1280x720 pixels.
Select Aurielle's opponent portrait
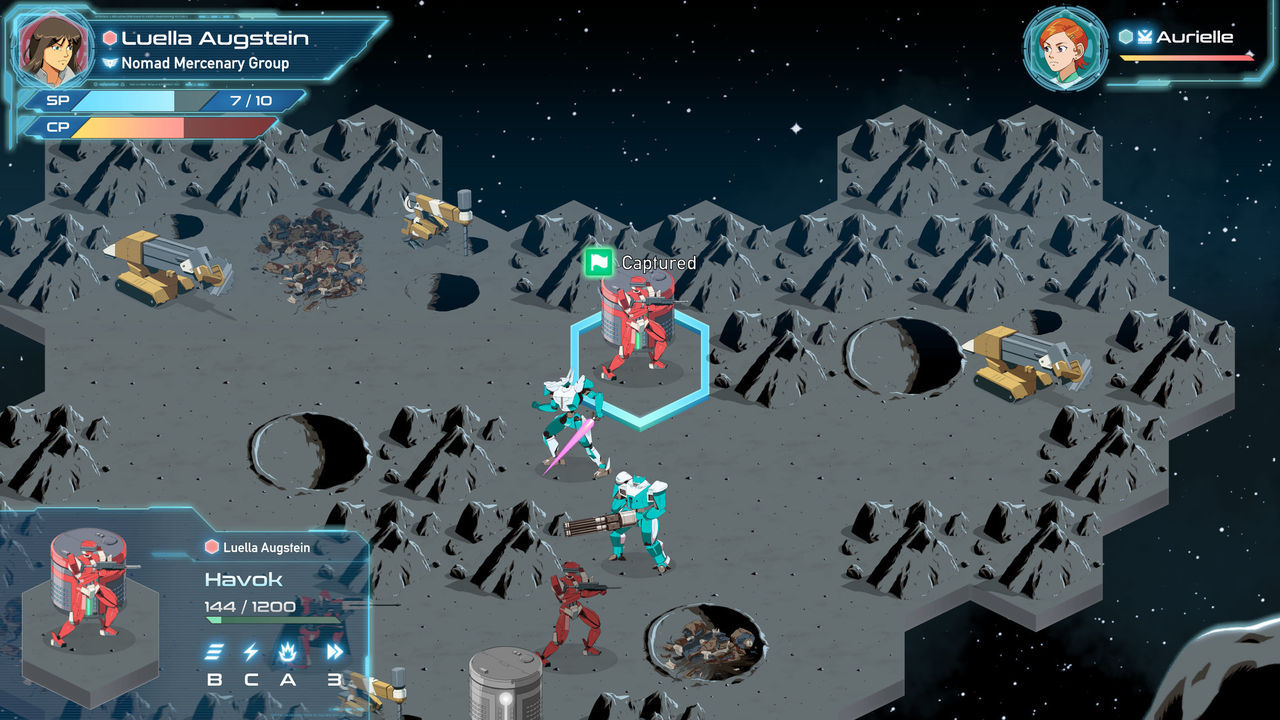tap(1065, 48)
